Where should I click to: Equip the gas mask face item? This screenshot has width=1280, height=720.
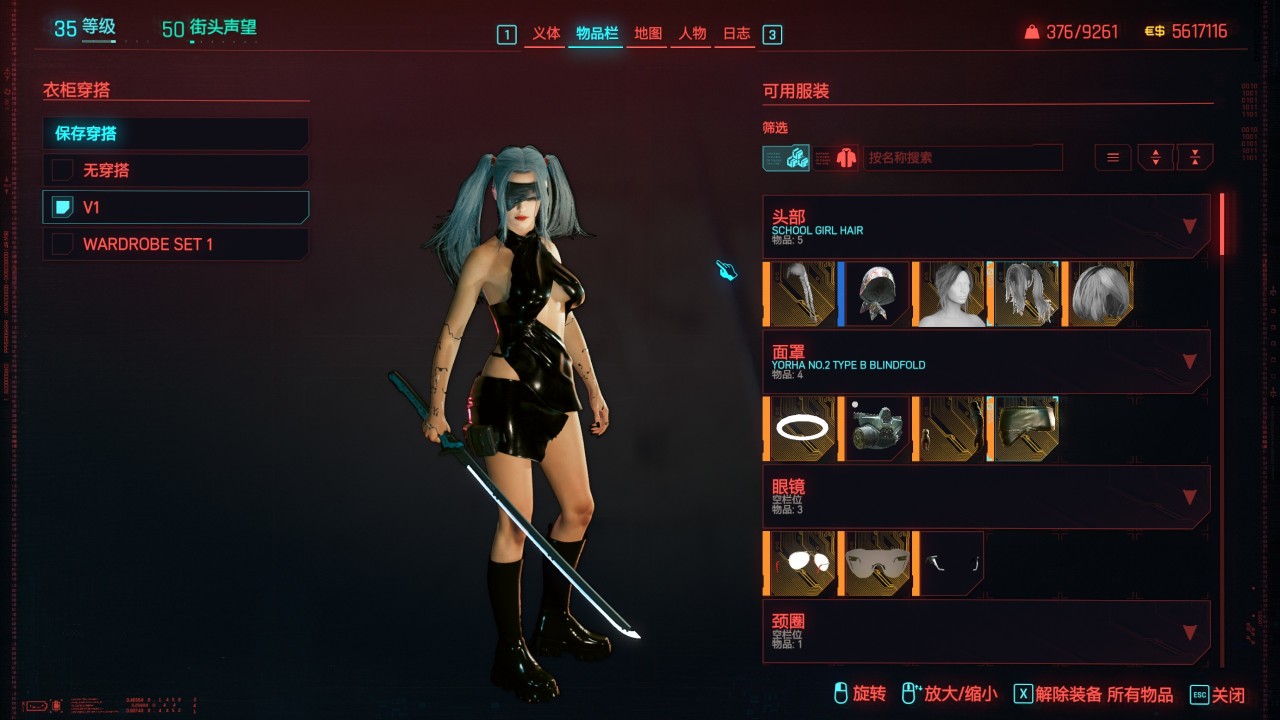tap(876, 428)
